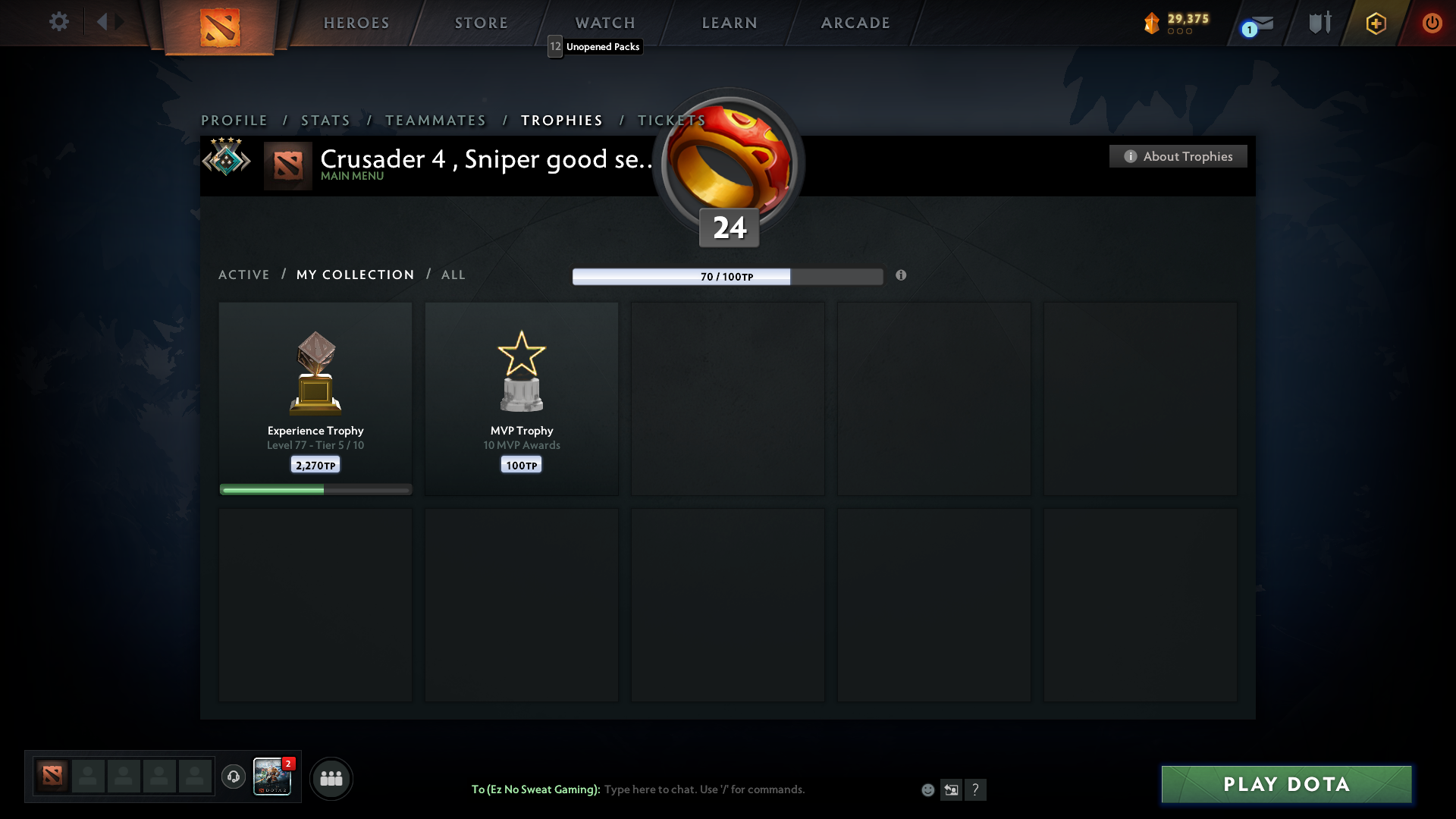Click the back navigation arrow near settings
The width and height of the screenshot is (1456, 819).
tap(102, 22)
